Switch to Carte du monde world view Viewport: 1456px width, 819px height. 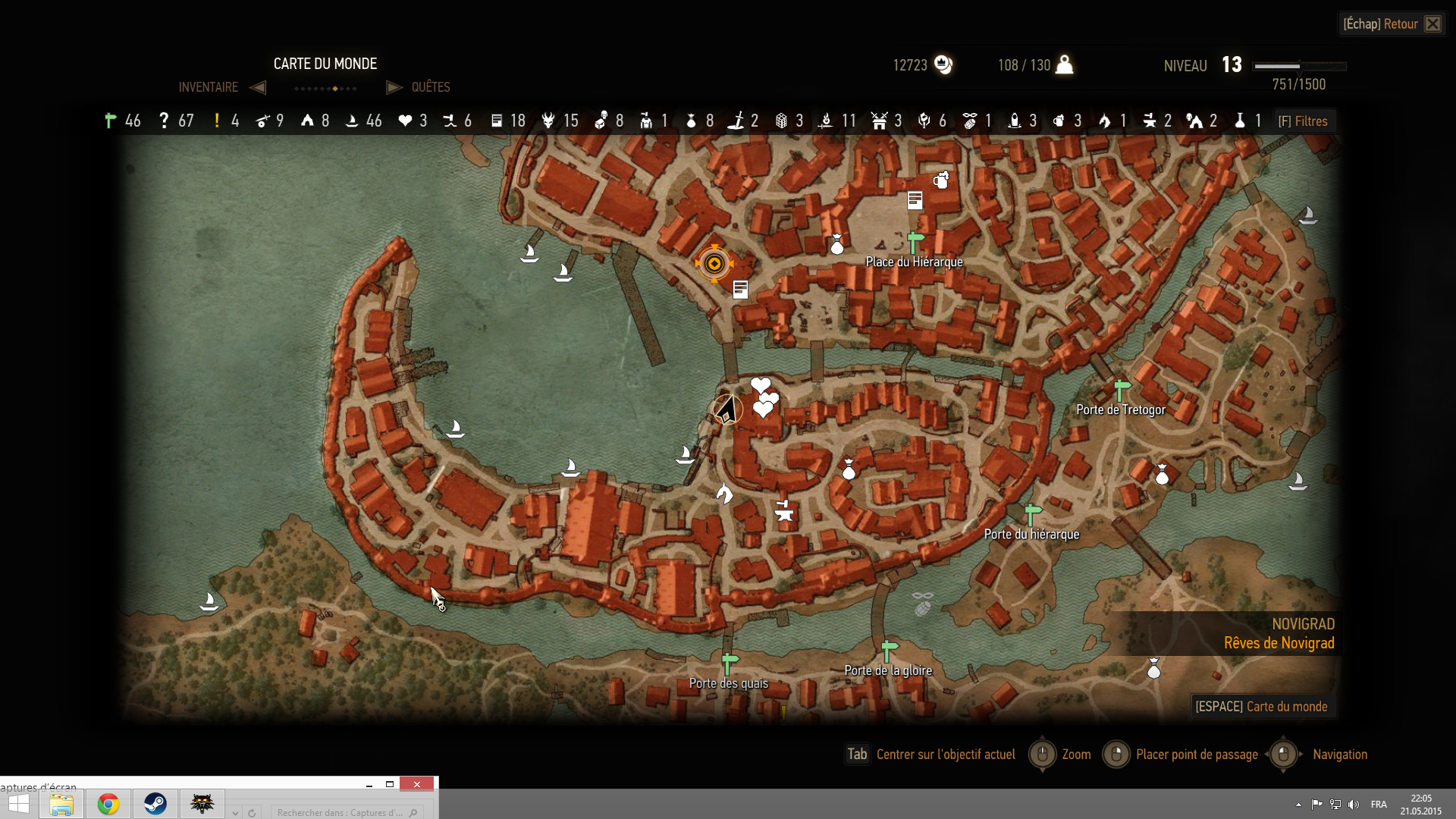tap(1261, 707)
